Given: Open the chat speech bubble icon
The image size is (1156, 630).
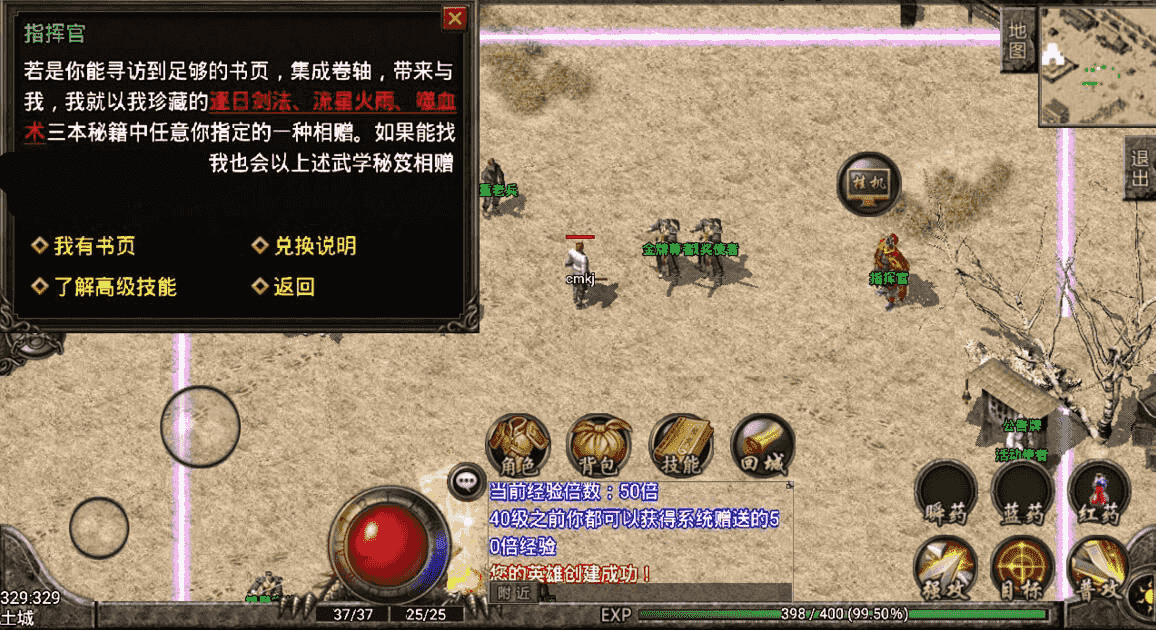Looking at the screenshot, I should tap(466, 481).
